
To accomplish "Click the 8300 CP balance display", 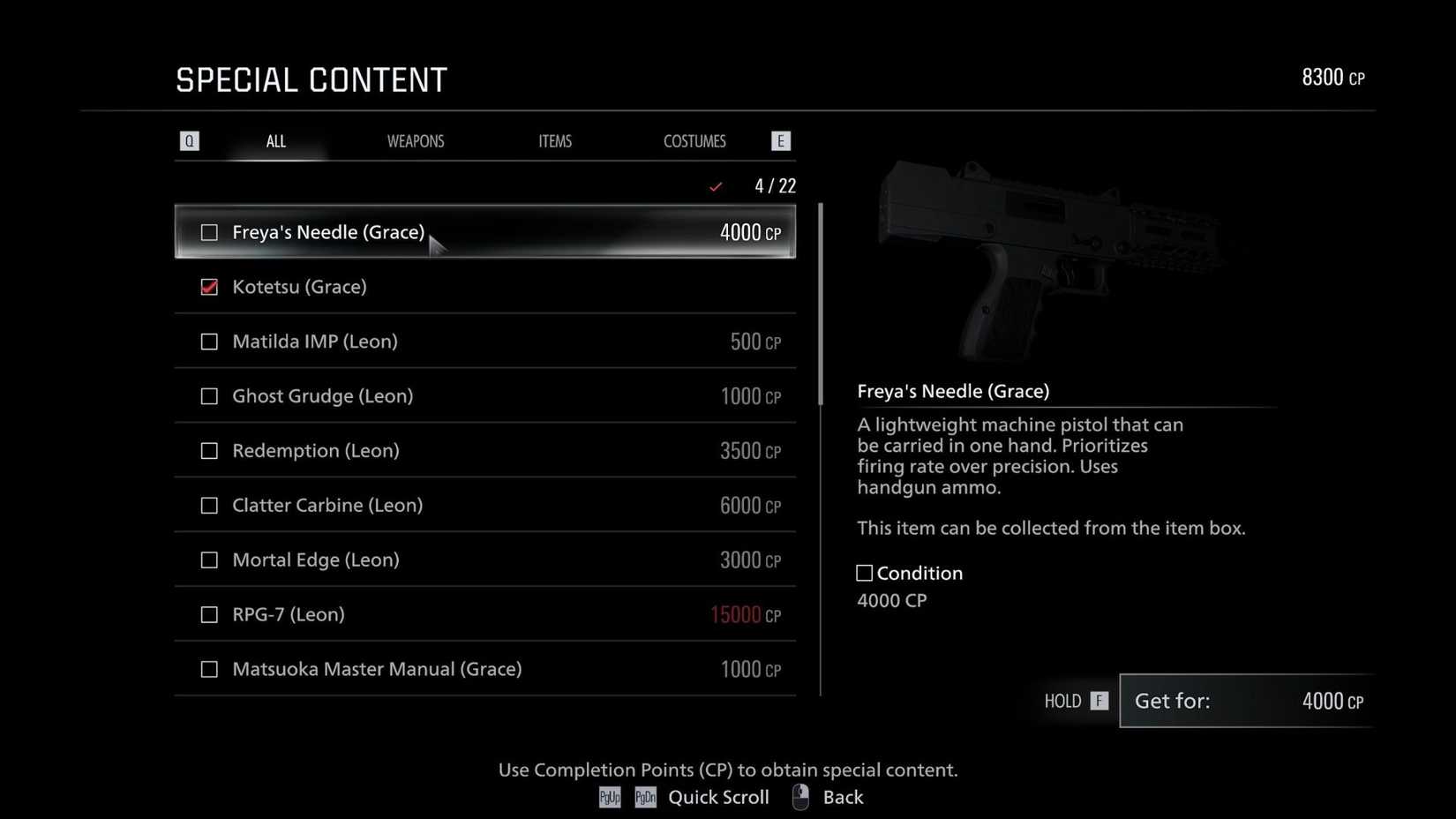I will tap(1332, 77).
